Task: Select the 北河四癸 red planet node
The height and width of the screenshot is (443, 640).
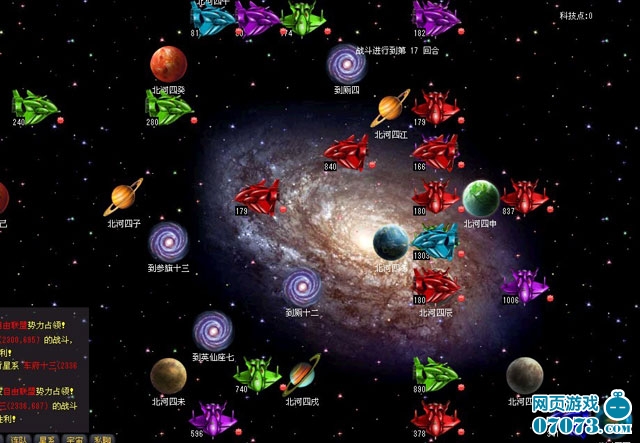Action: pyautogui.click(x=168, y=65)
